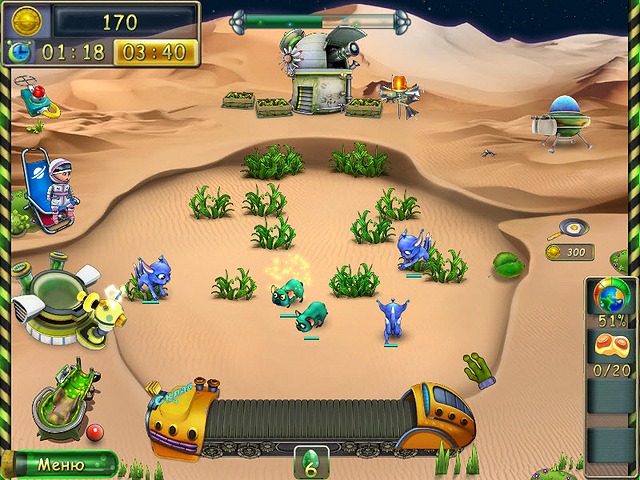Select the green egg warehouse counter
Screen dimensions: 640x480
click(x=311, y=462)
